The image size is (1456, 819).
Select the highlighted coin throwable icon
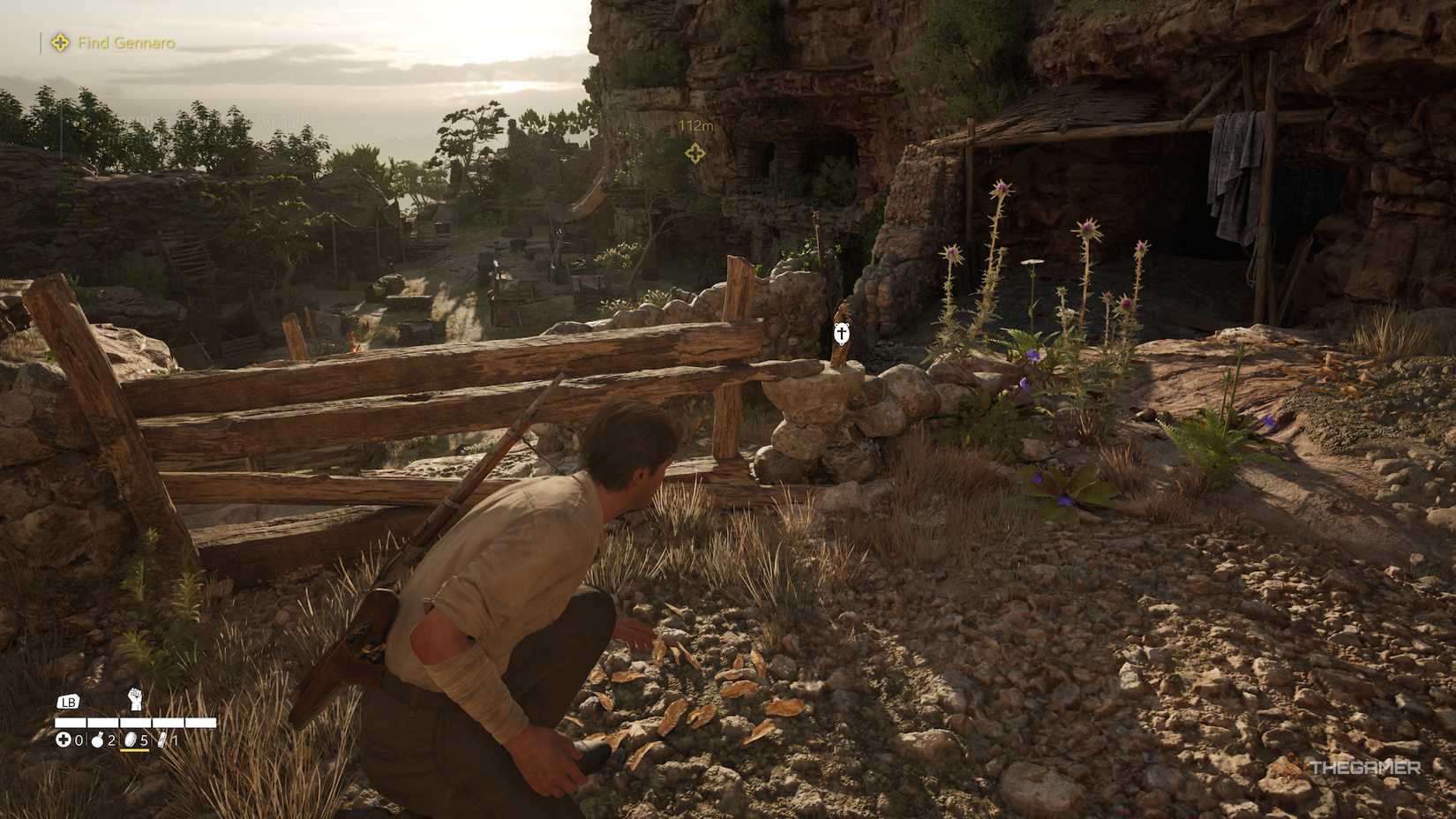pyautogui.click(x=131, y=740)
